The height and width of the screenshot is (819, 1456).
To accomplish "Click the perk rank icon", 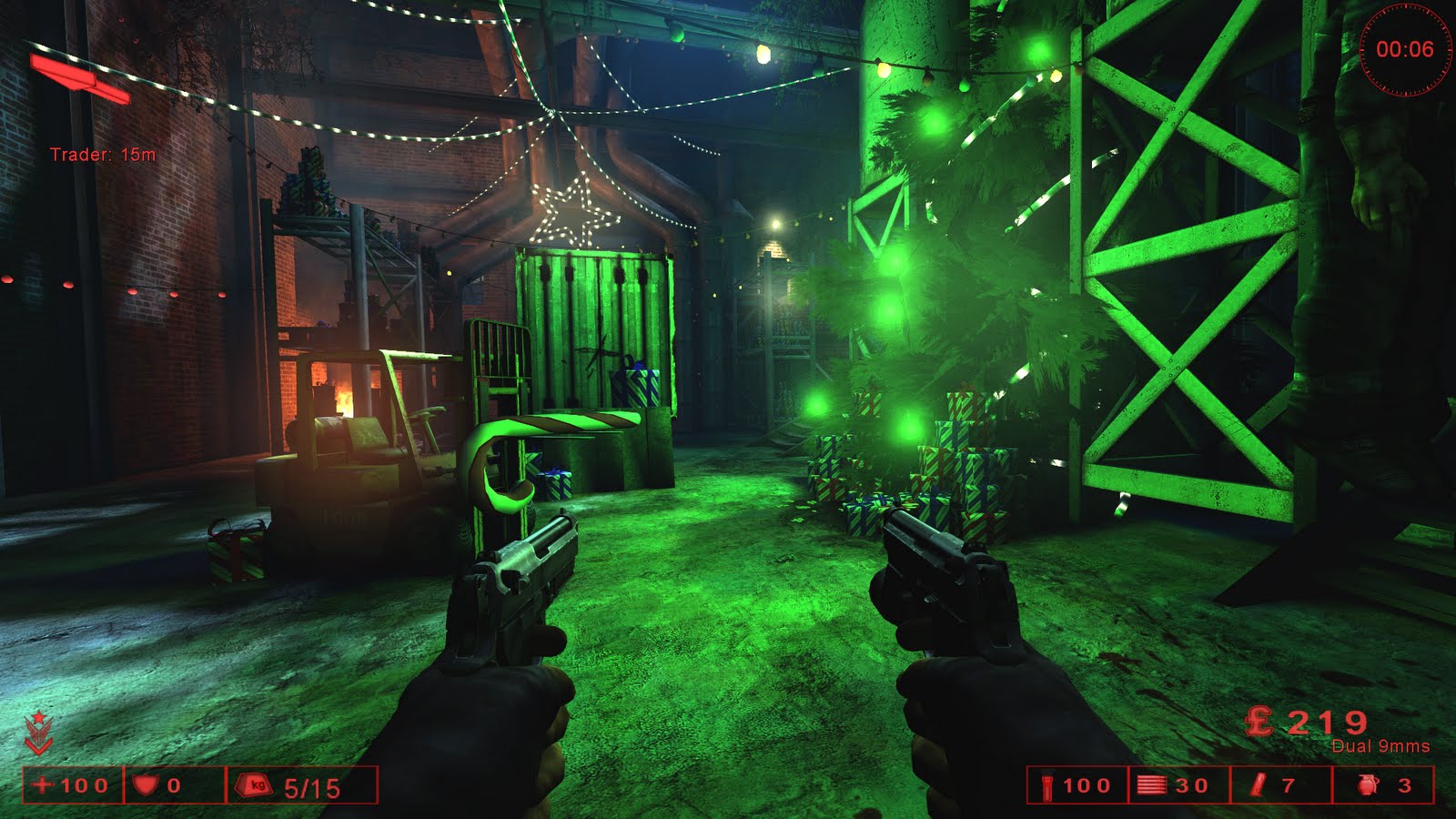I will 38,733.
